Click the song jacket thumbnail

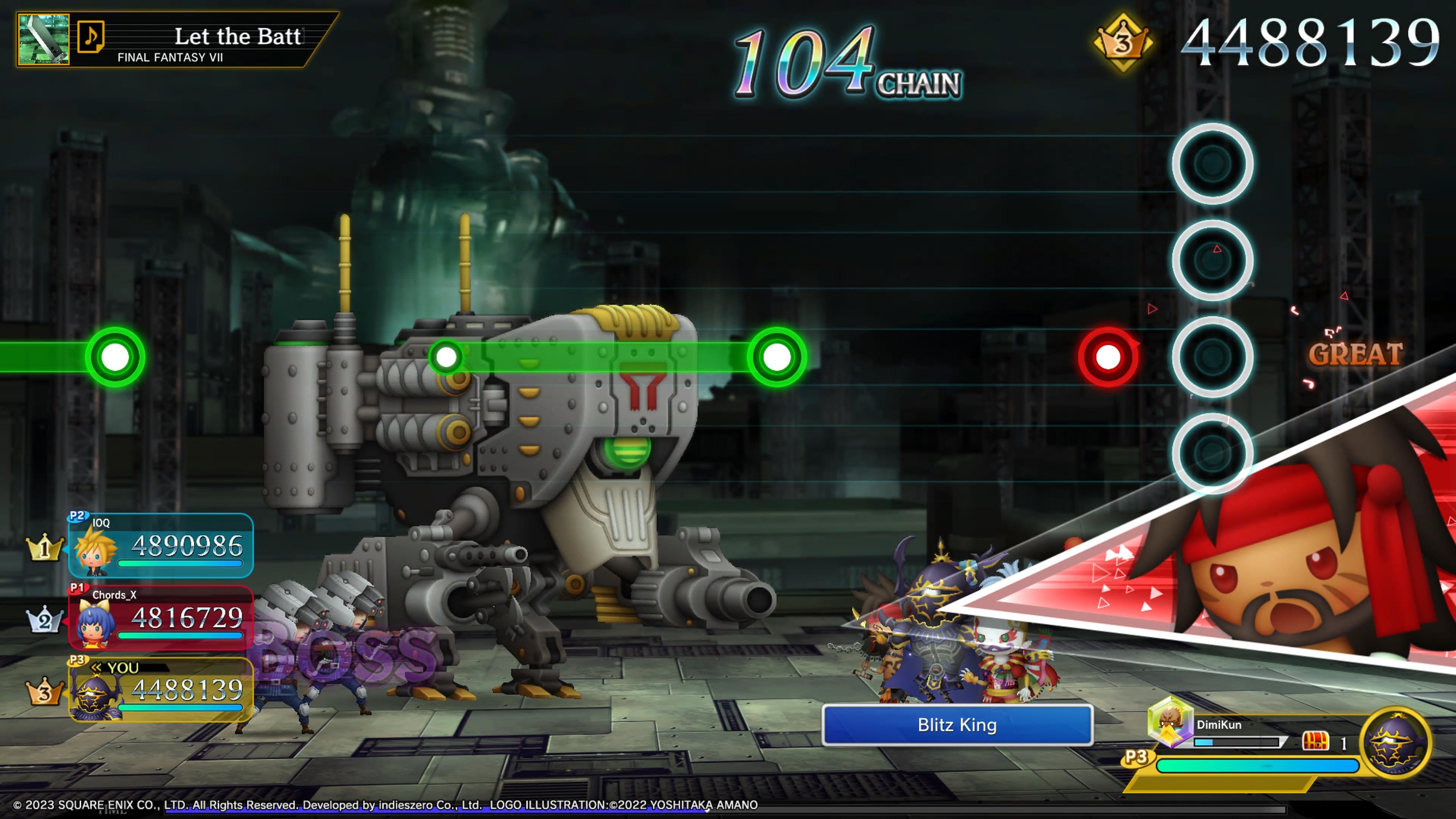tap(44, 39)
